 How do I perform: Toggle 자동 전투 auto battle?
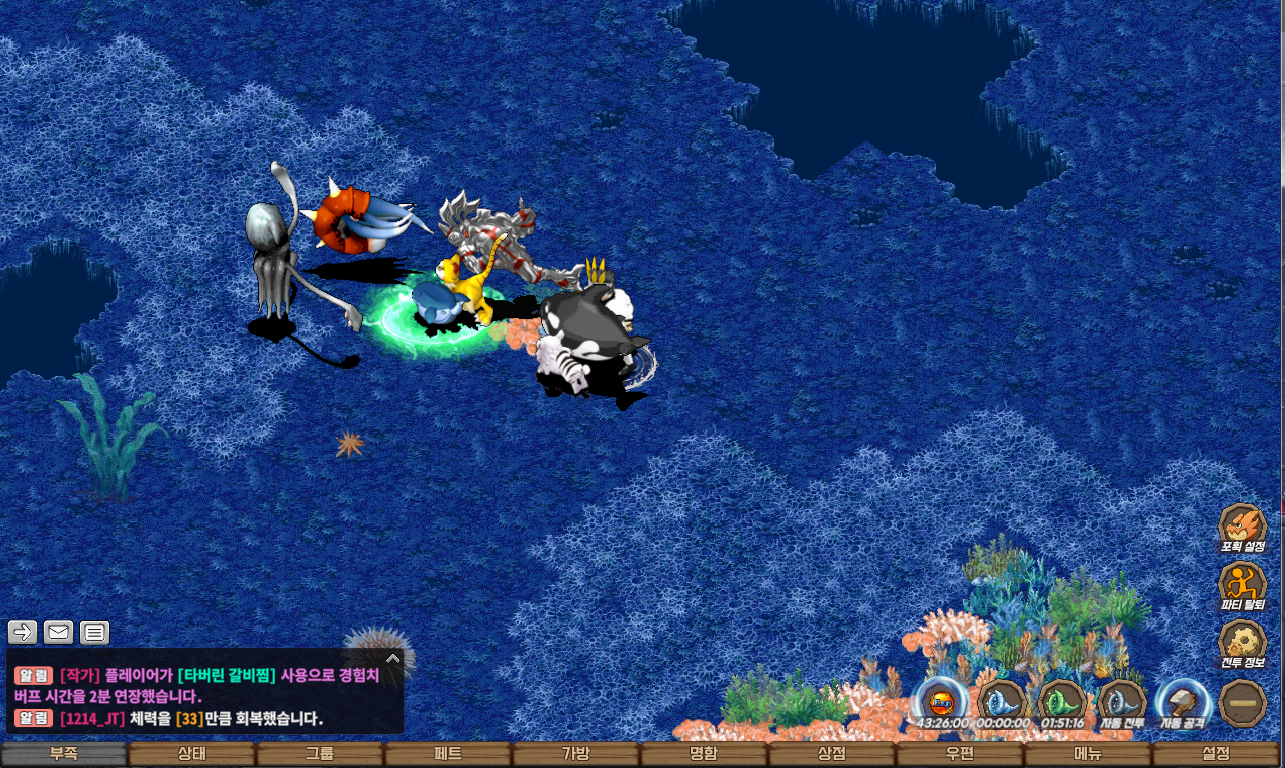pyautogui.click(x=1123, y=703)
